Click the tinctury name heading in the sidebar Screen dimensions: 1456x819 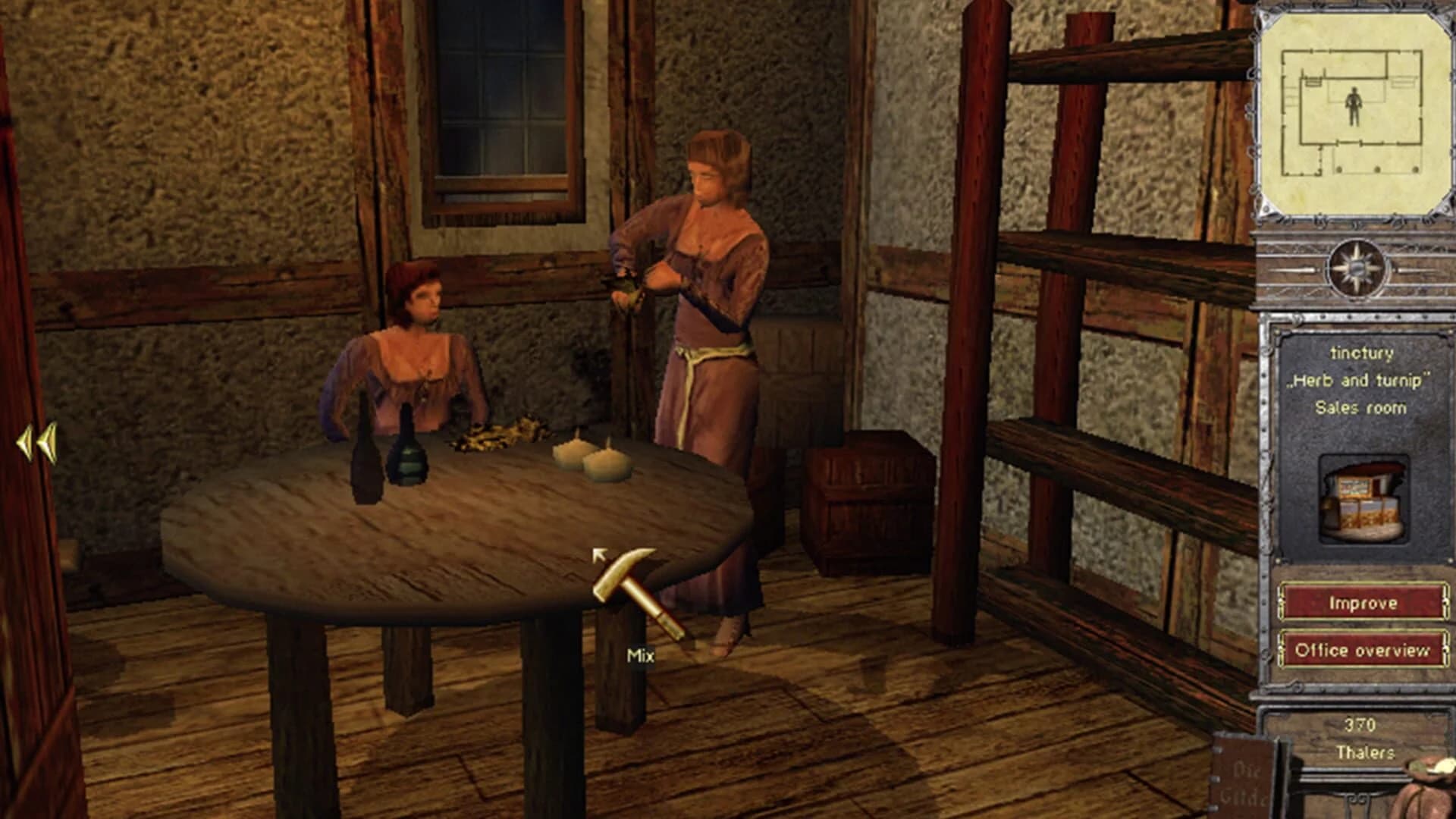1361,353
